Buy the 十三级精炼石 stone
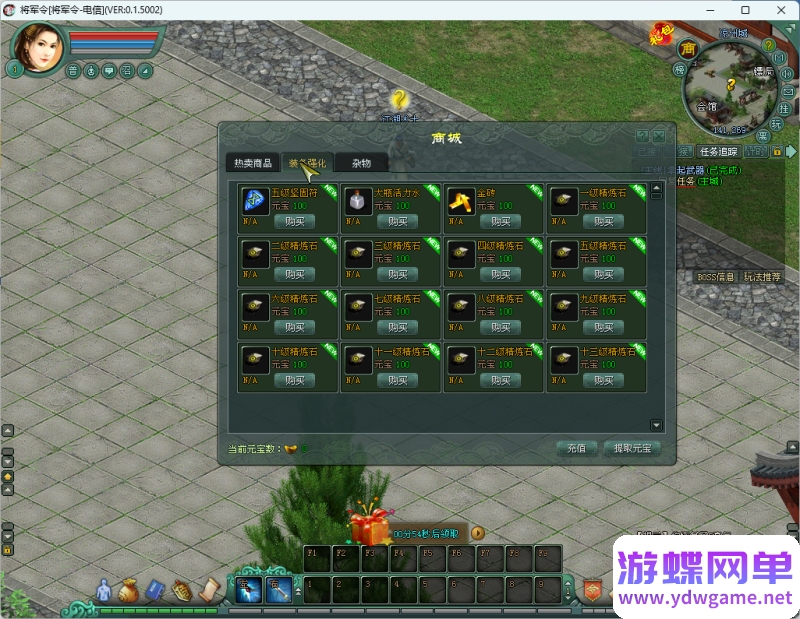The height and width of the screenshot is (619, 800). click(x=604, y=380)
